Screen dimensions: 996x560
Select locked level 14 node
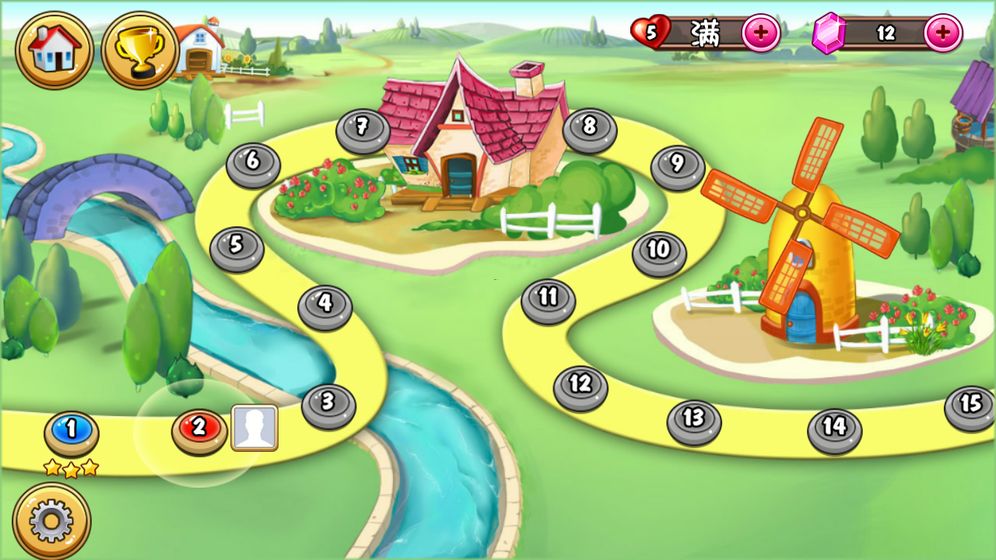pos(834,427)
